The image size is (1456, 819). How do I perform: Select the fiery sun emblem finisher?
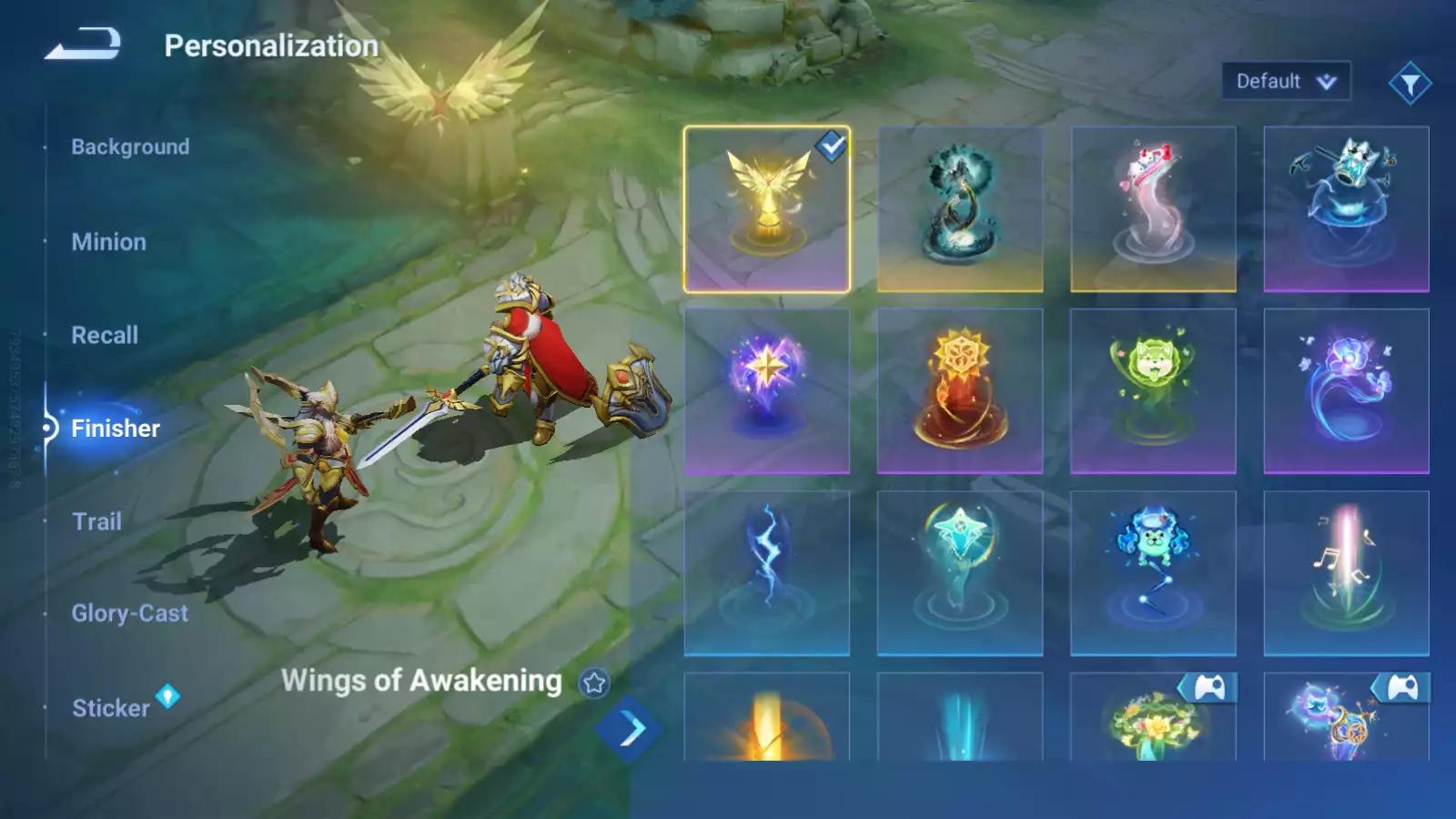click(x=960, y=391)
